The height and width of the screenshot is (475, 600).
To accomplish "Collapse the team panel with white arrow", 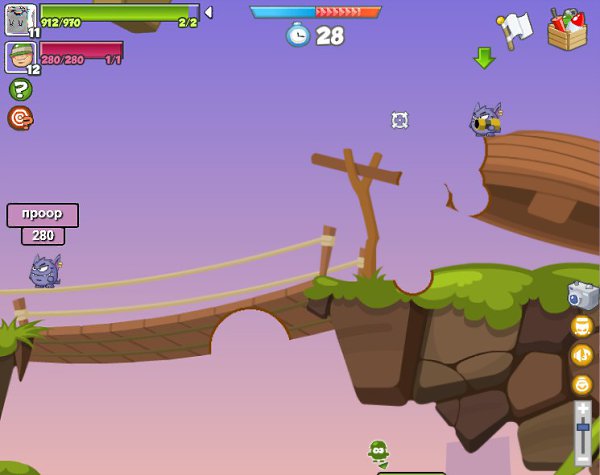I will (x=208, y=13).
